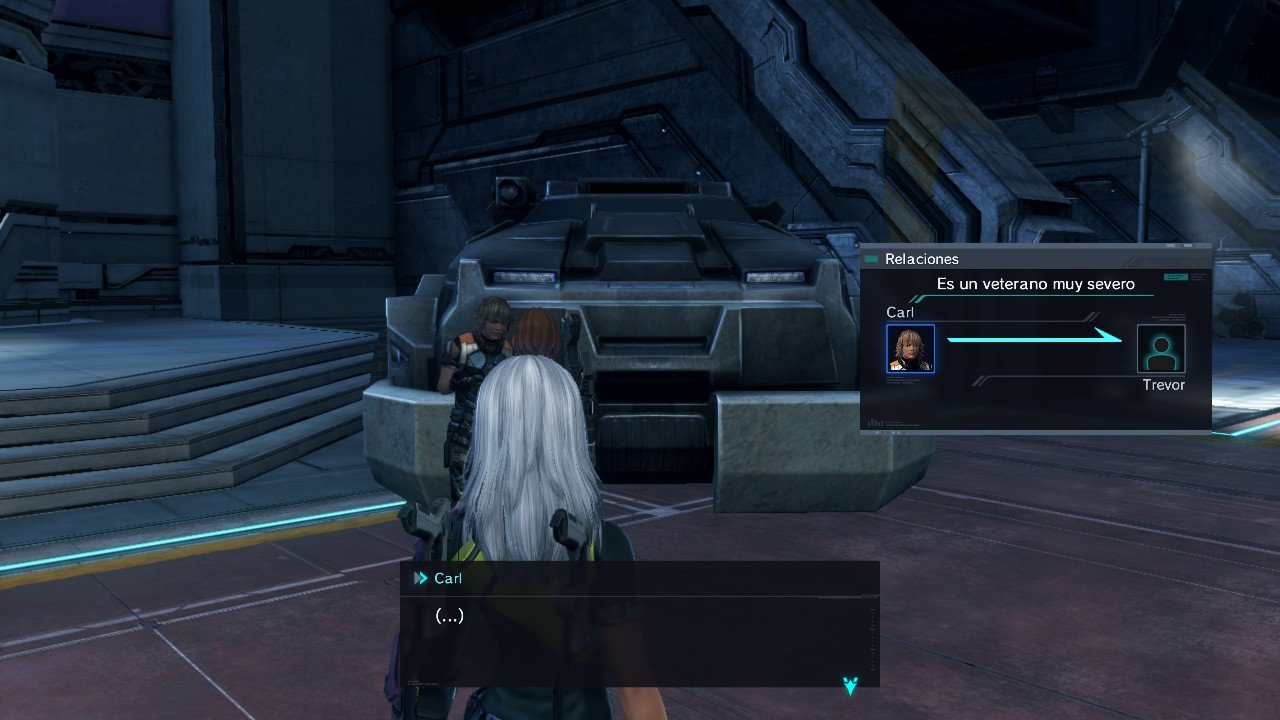
Task: Select the Carl name label in the Relaciones panel
Action: coord(901,313)
